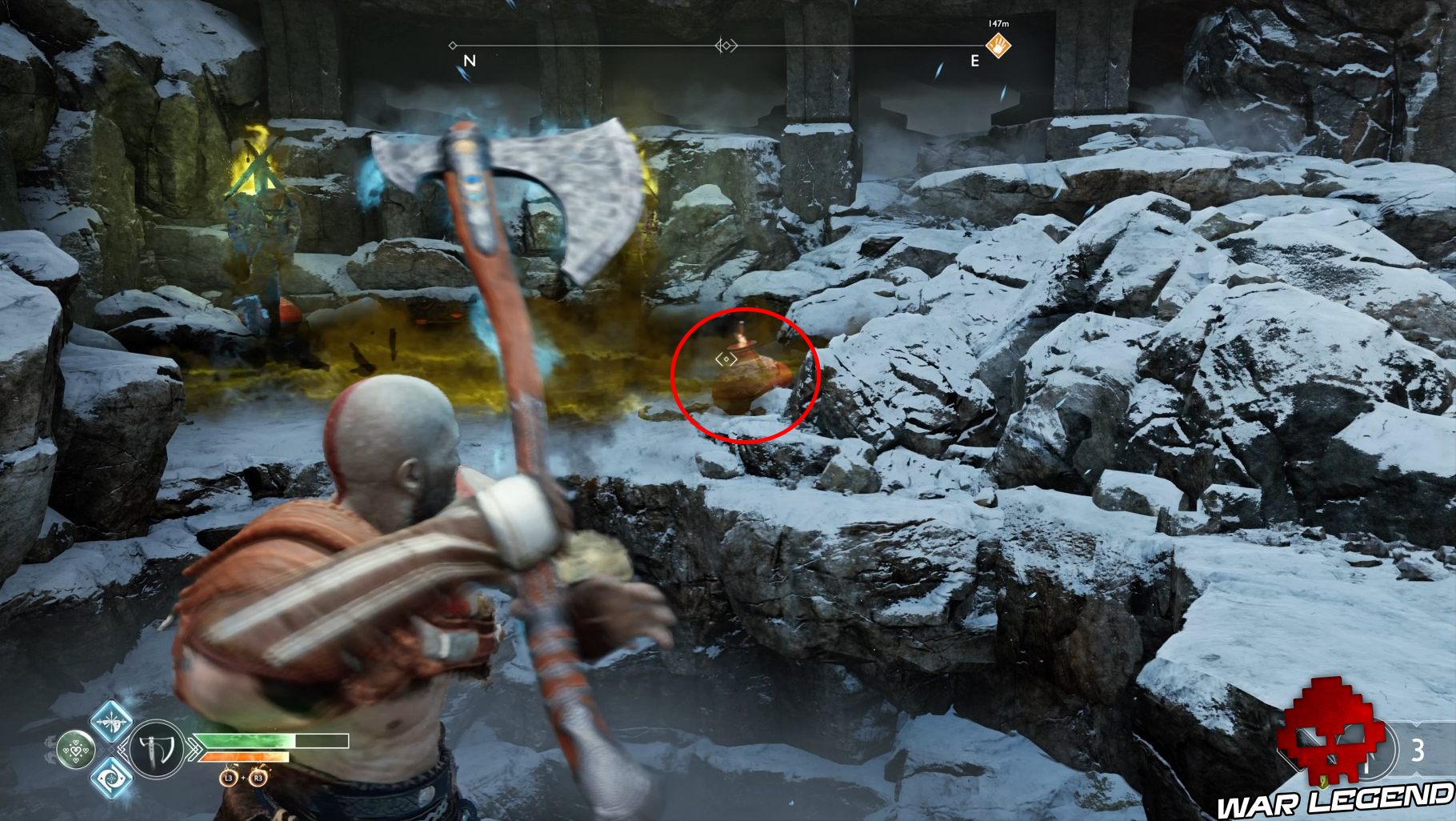
Task: Select the Leviathan Axe weapon icon
Action: click(x=155, y=749)
